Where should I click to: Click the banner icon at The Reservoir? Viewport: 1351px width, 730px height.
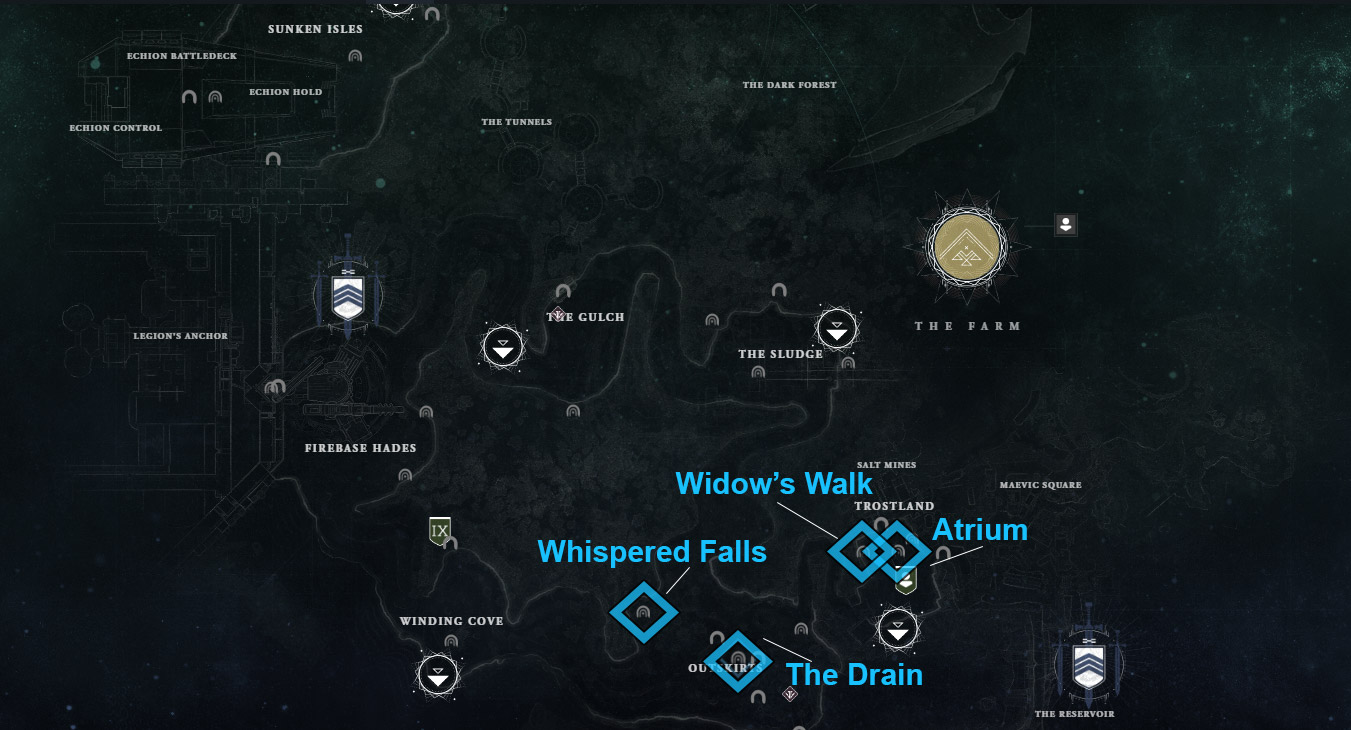(1089, 663)
